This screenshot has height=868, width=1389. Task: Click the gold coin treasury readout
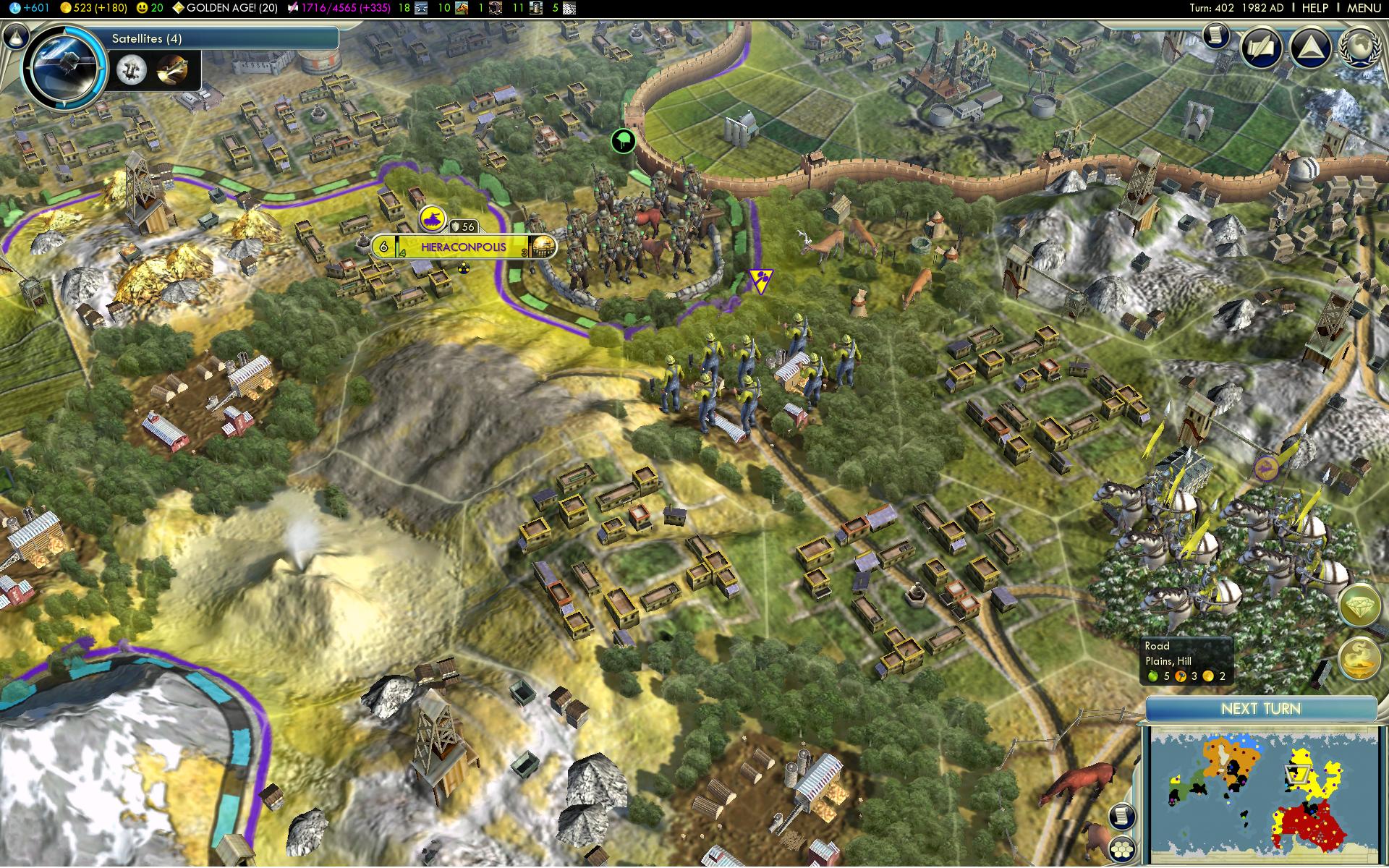tap(94, 8)
